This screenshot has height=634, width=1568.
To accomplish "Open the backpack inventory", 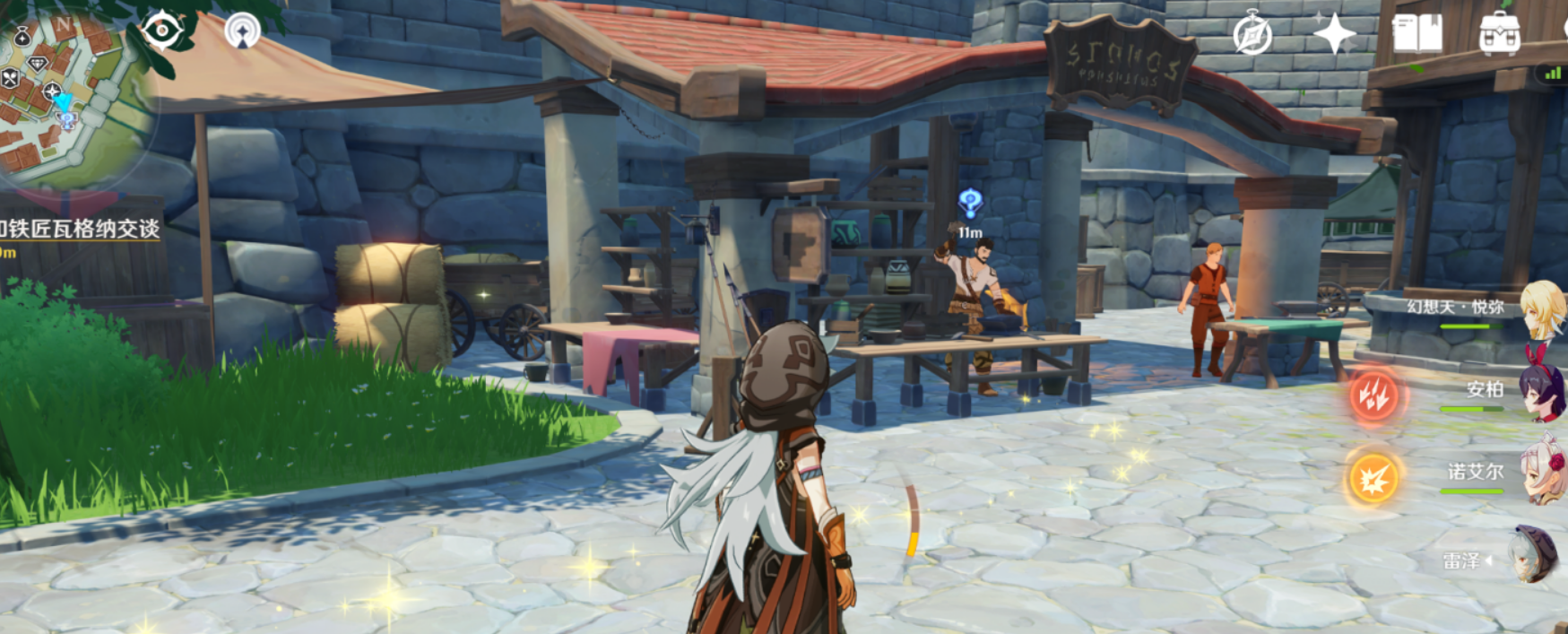I will [1499, 34].
